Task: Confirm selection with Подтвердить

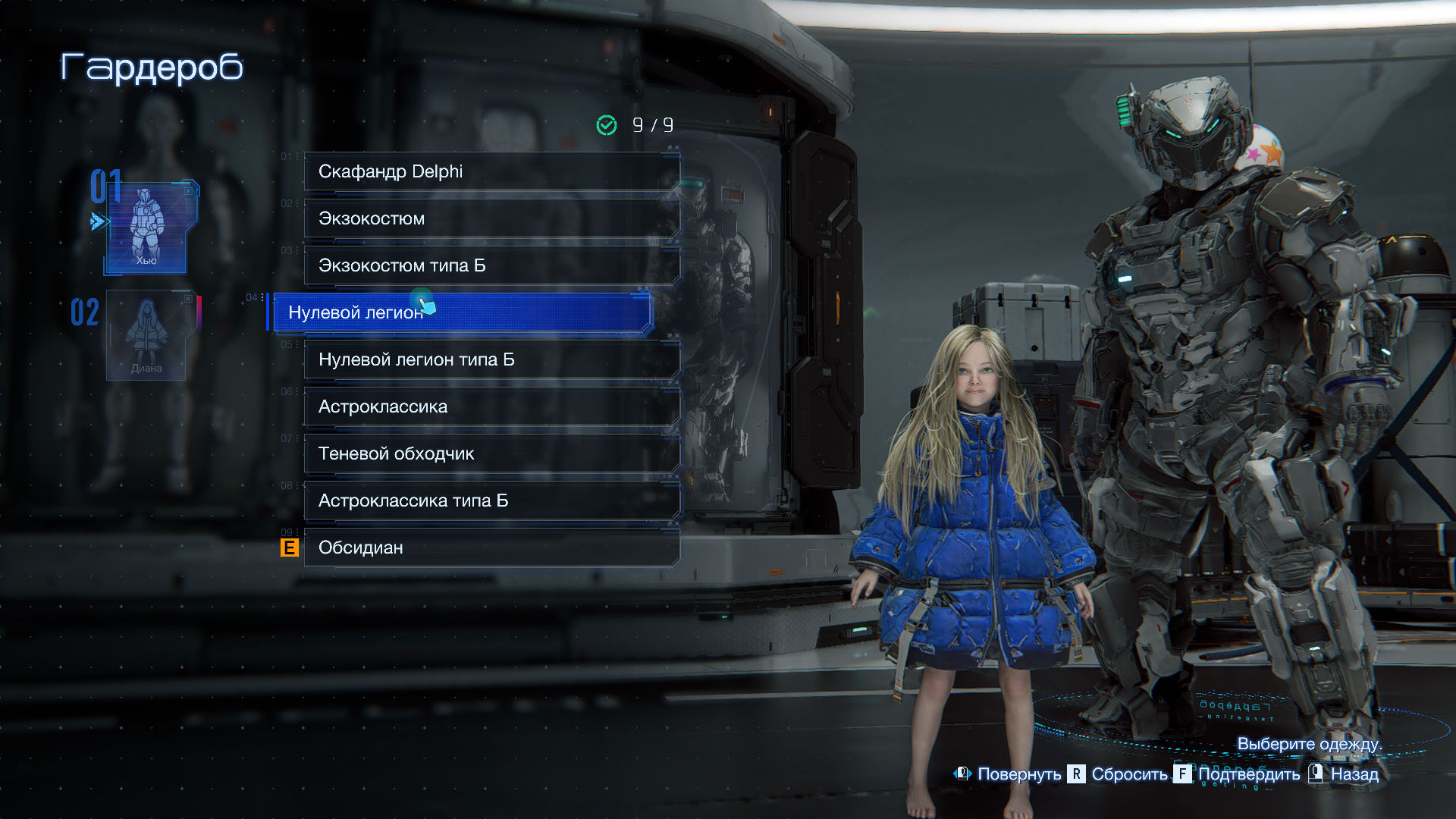Action: coord(1238,774)
